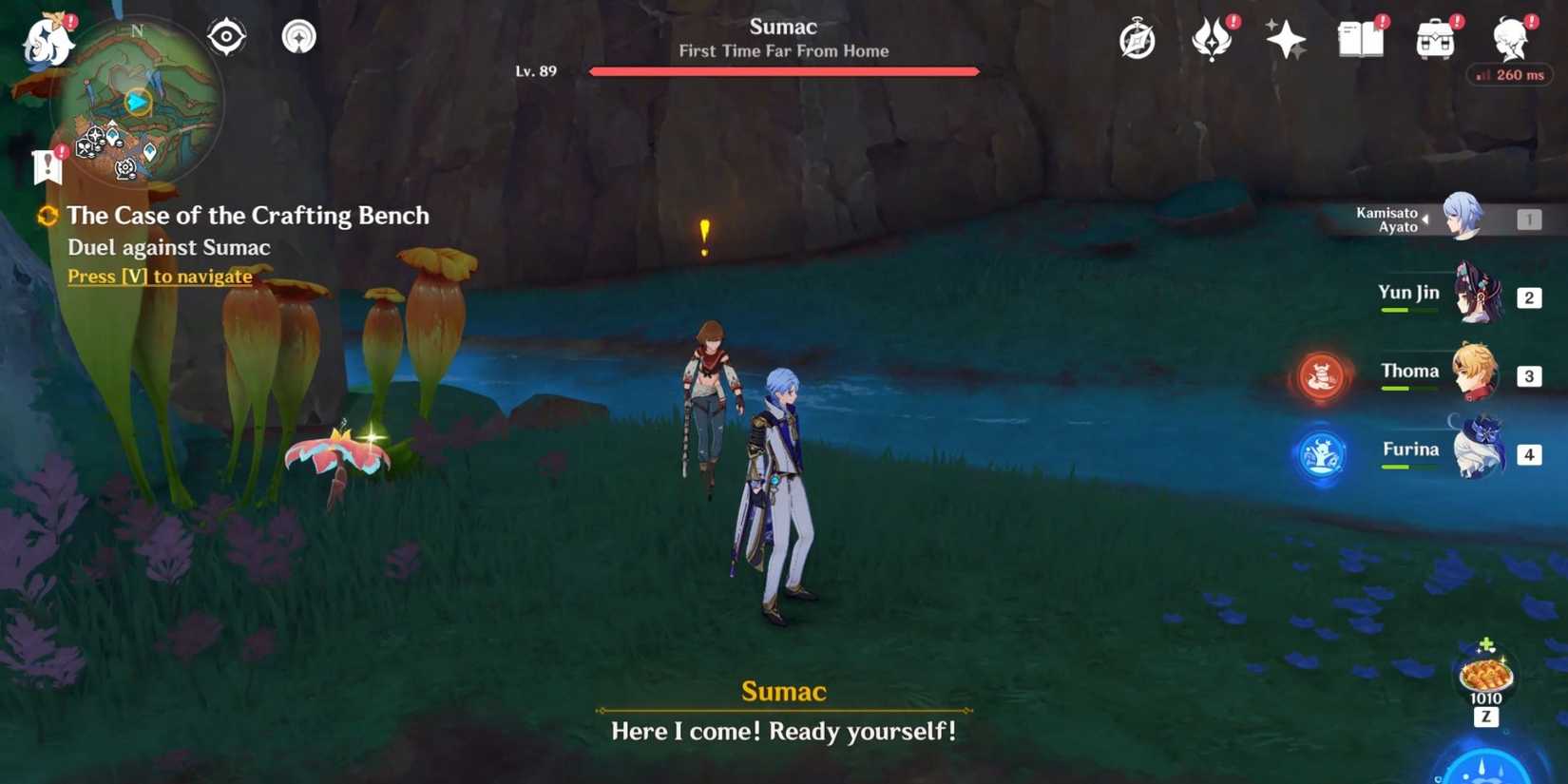The image size is (1568, 784).
Task: Open the Wish menu star icon
Action: (x=1285, y=38)
